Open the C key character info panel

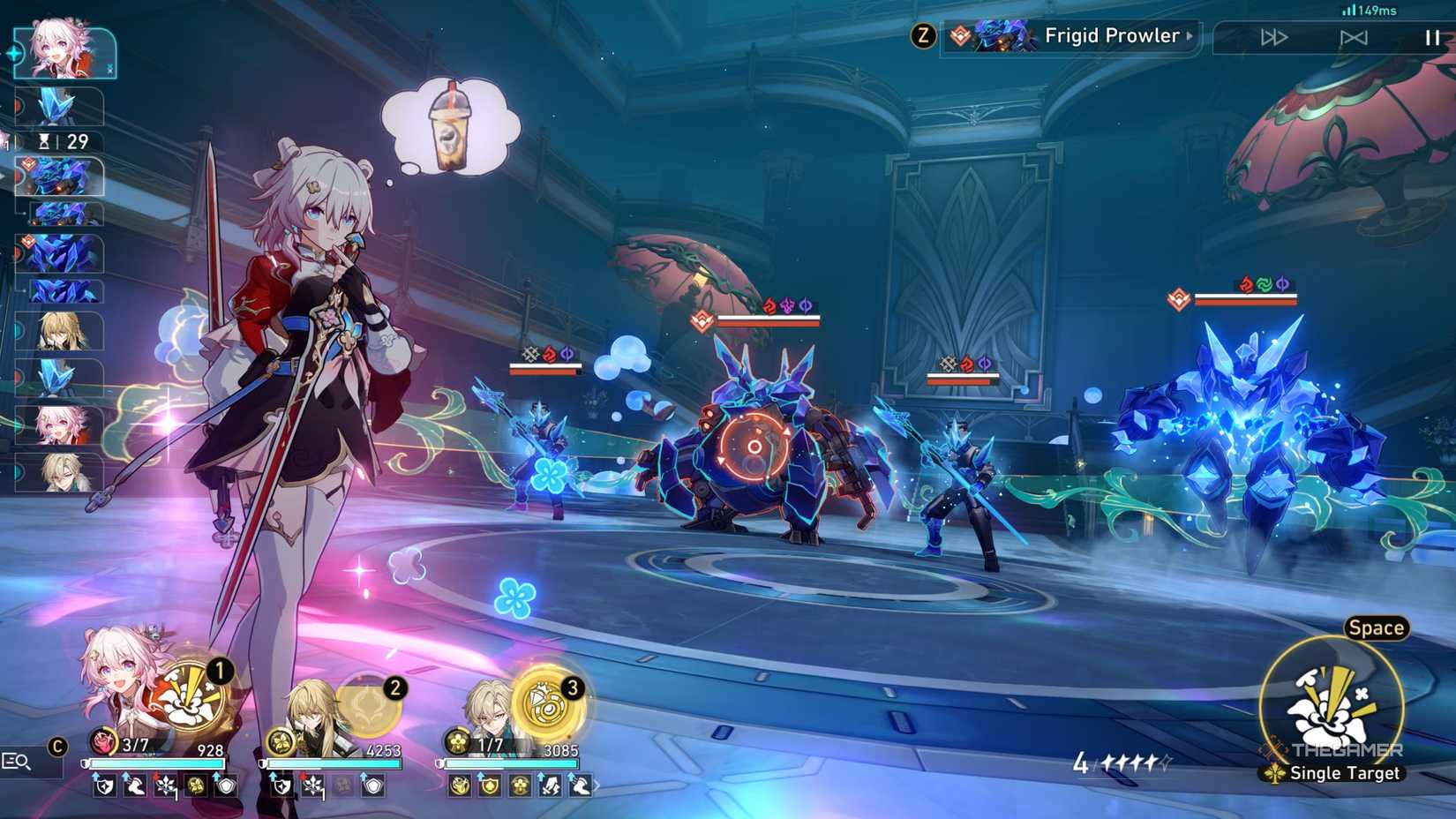tap(56, 746)
